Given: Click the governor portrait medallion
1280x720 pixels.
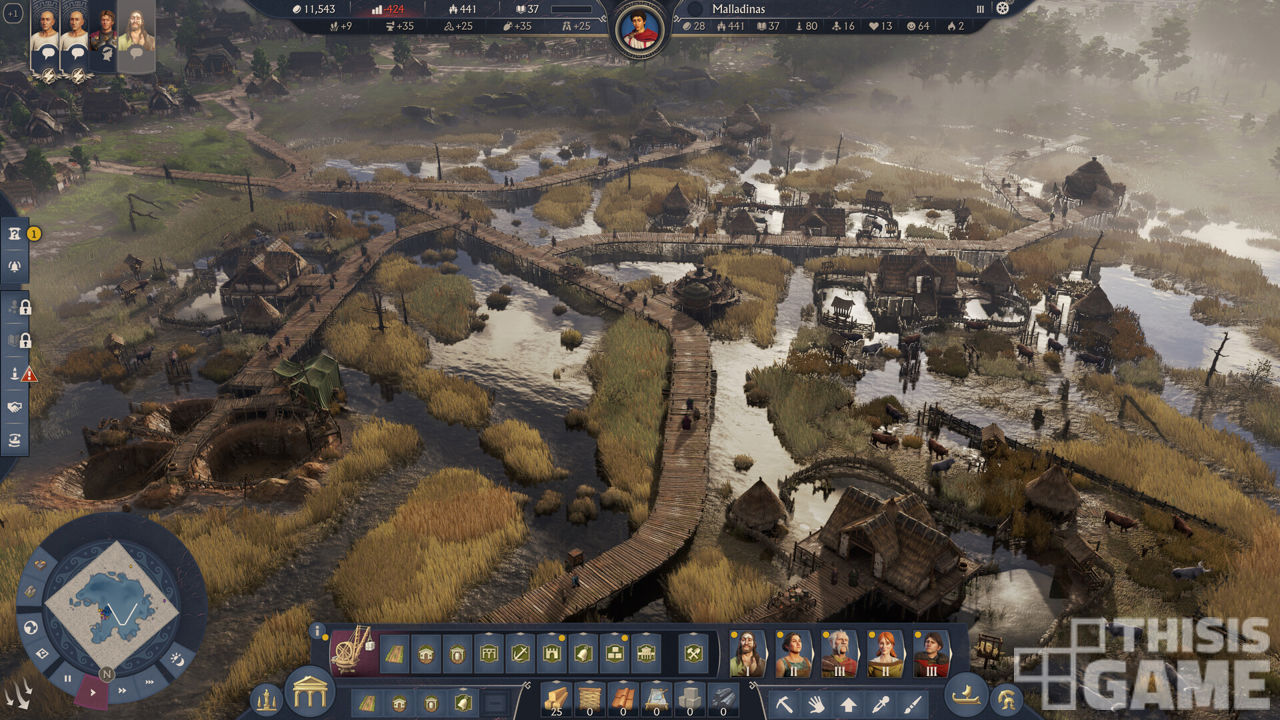Looking at the screenshot, I should [x=640, y=29].
